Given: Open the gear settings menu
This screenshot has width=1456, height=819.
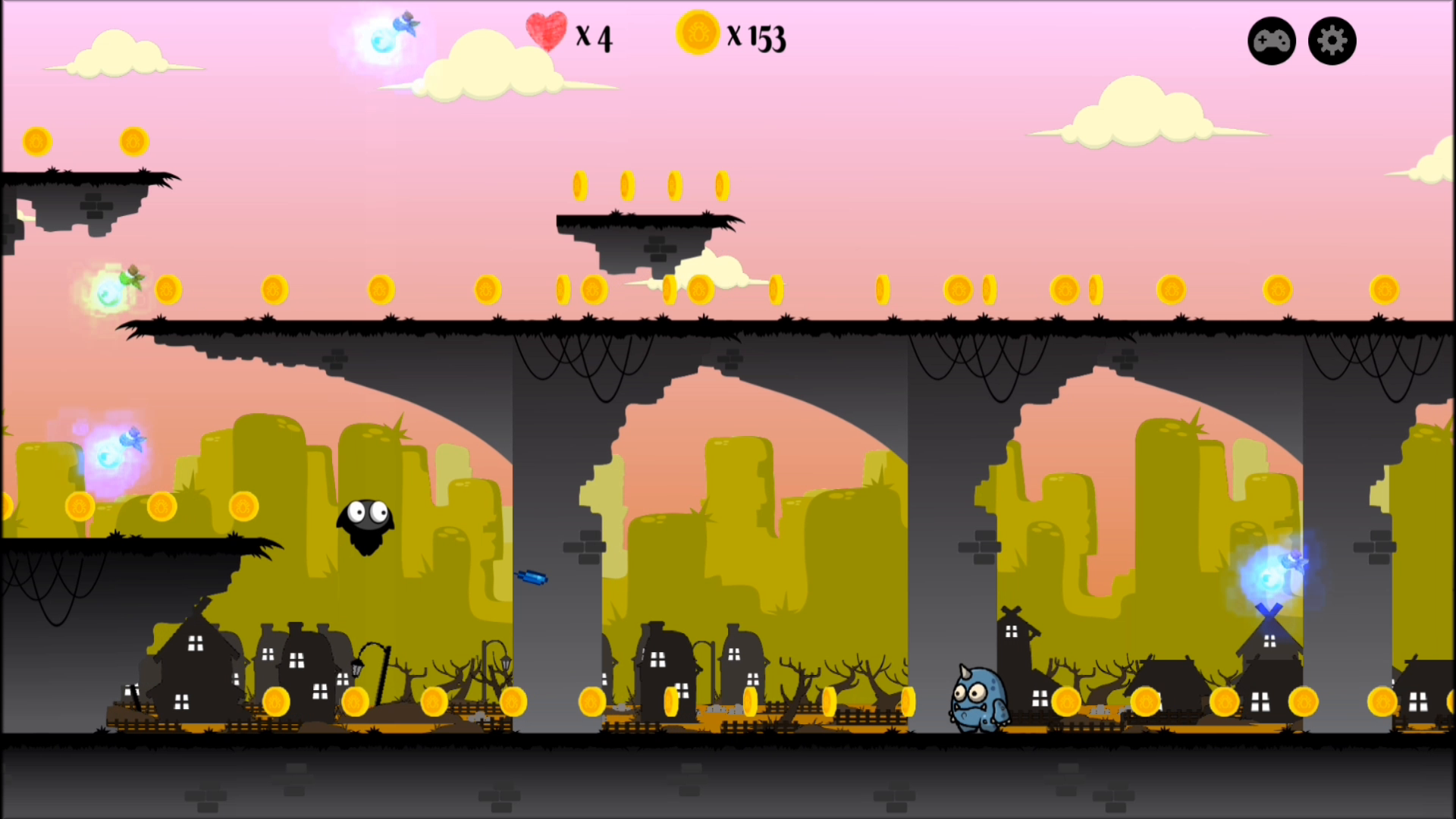Looking at the screenshot, I should [1332, 41].
